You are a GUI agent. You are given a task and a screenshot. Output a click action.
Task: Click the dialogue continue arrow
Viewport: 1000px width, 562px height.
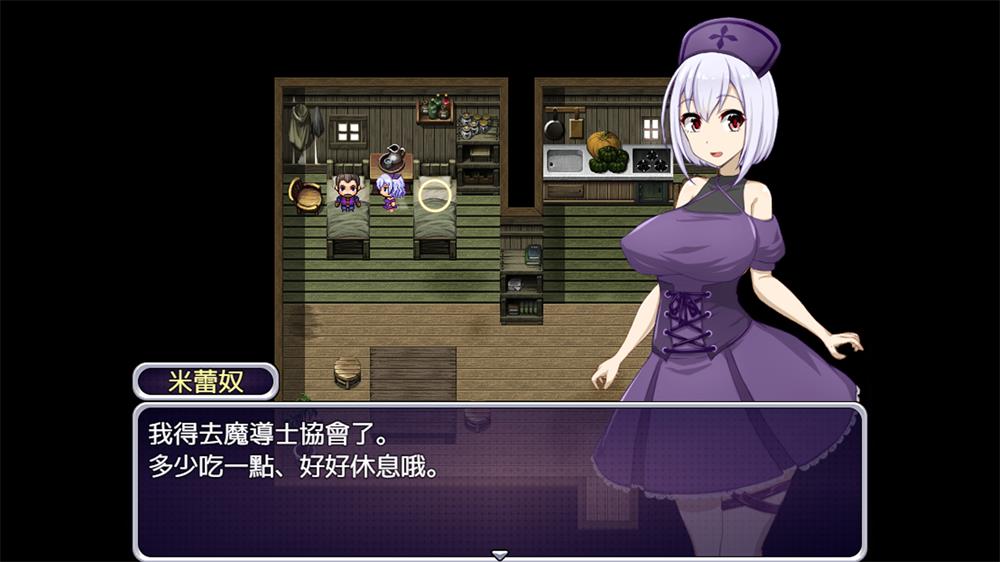[x=499, y=554]
